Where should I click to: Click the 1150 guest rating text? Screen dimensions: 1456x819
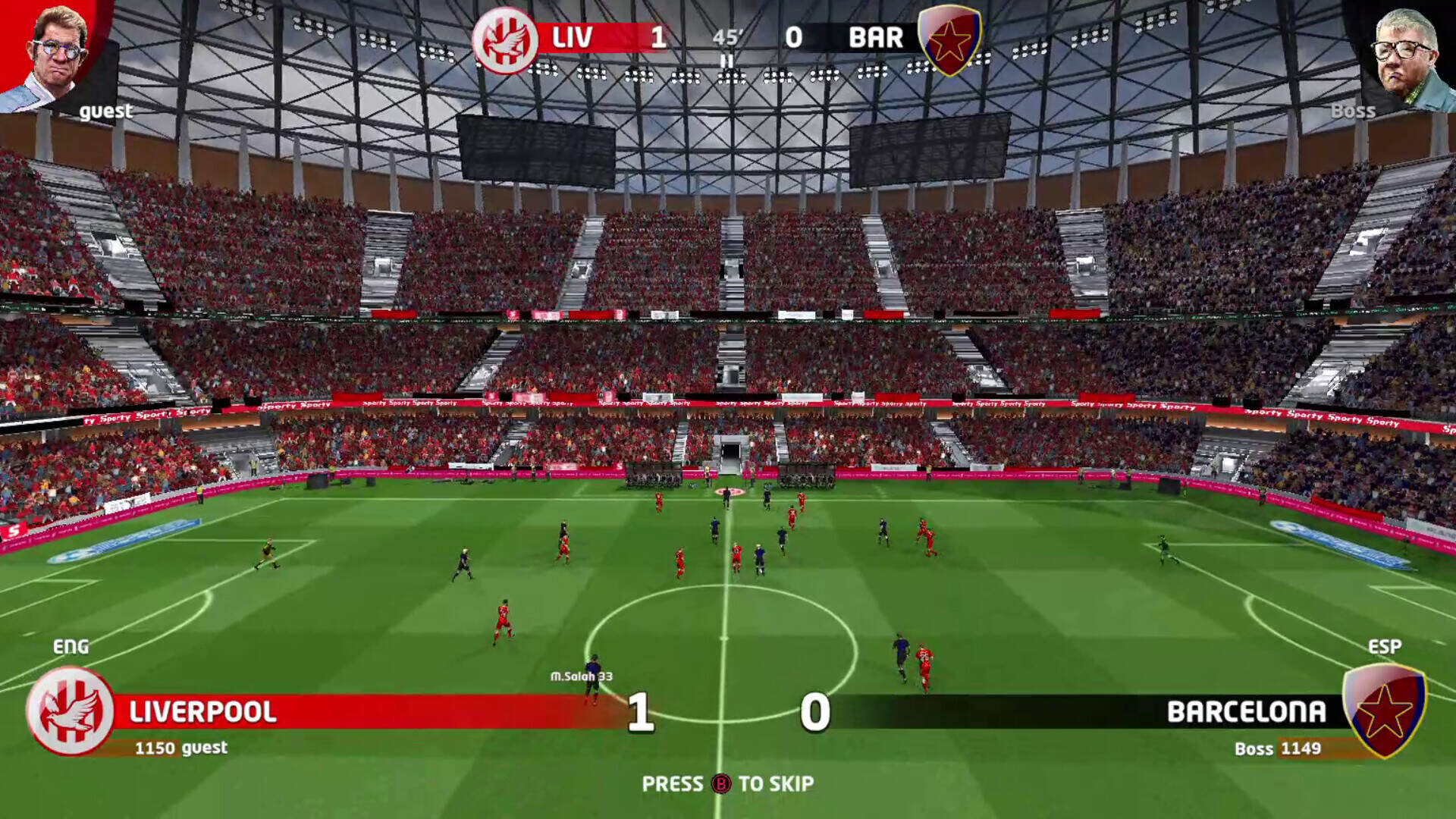pyautogui.click(x=181, y=747)
